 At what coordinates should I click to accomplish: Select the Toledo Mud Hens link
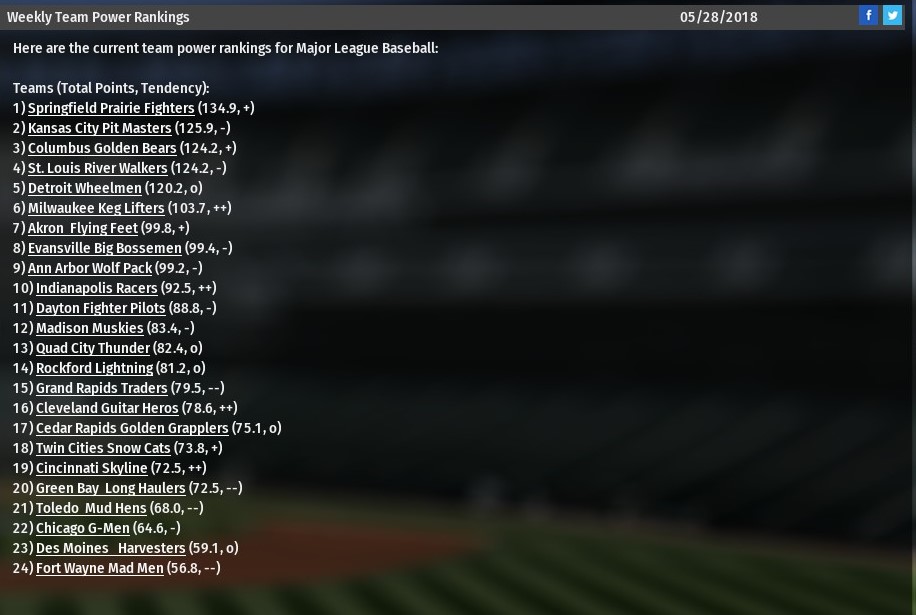[x=90, y=508]
